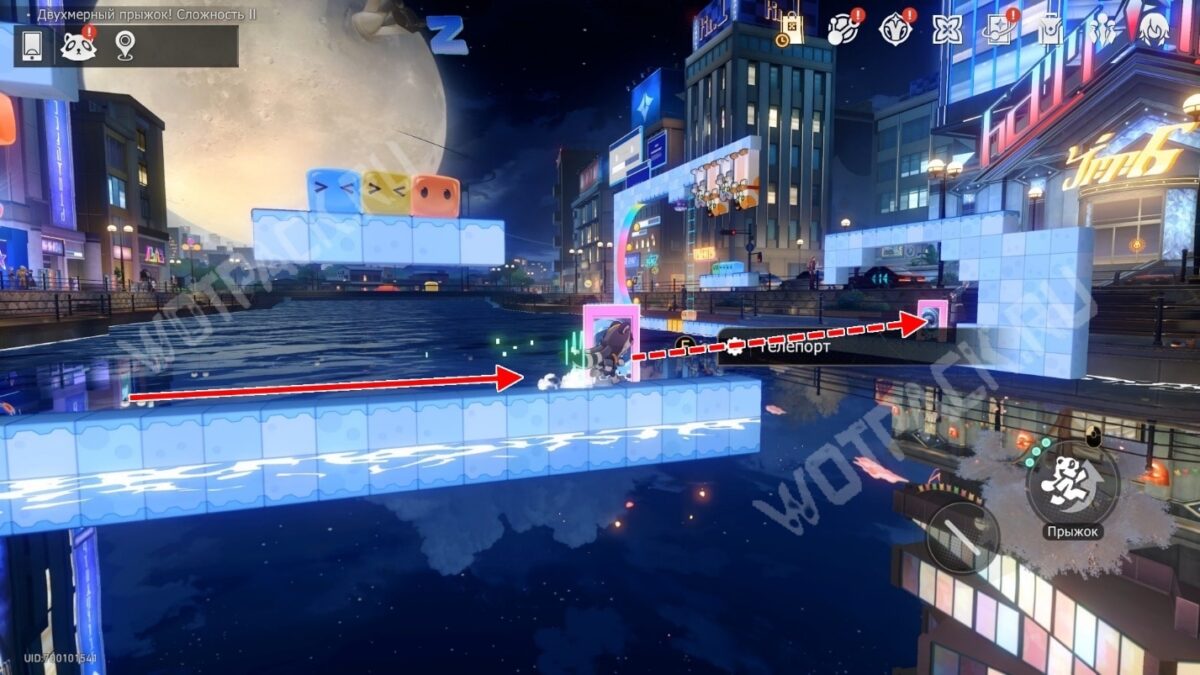Image resolution: width=1200 pixels, height=675 pixels.
Task: Open the shopping bag store icon
Action: coord(792,29)
